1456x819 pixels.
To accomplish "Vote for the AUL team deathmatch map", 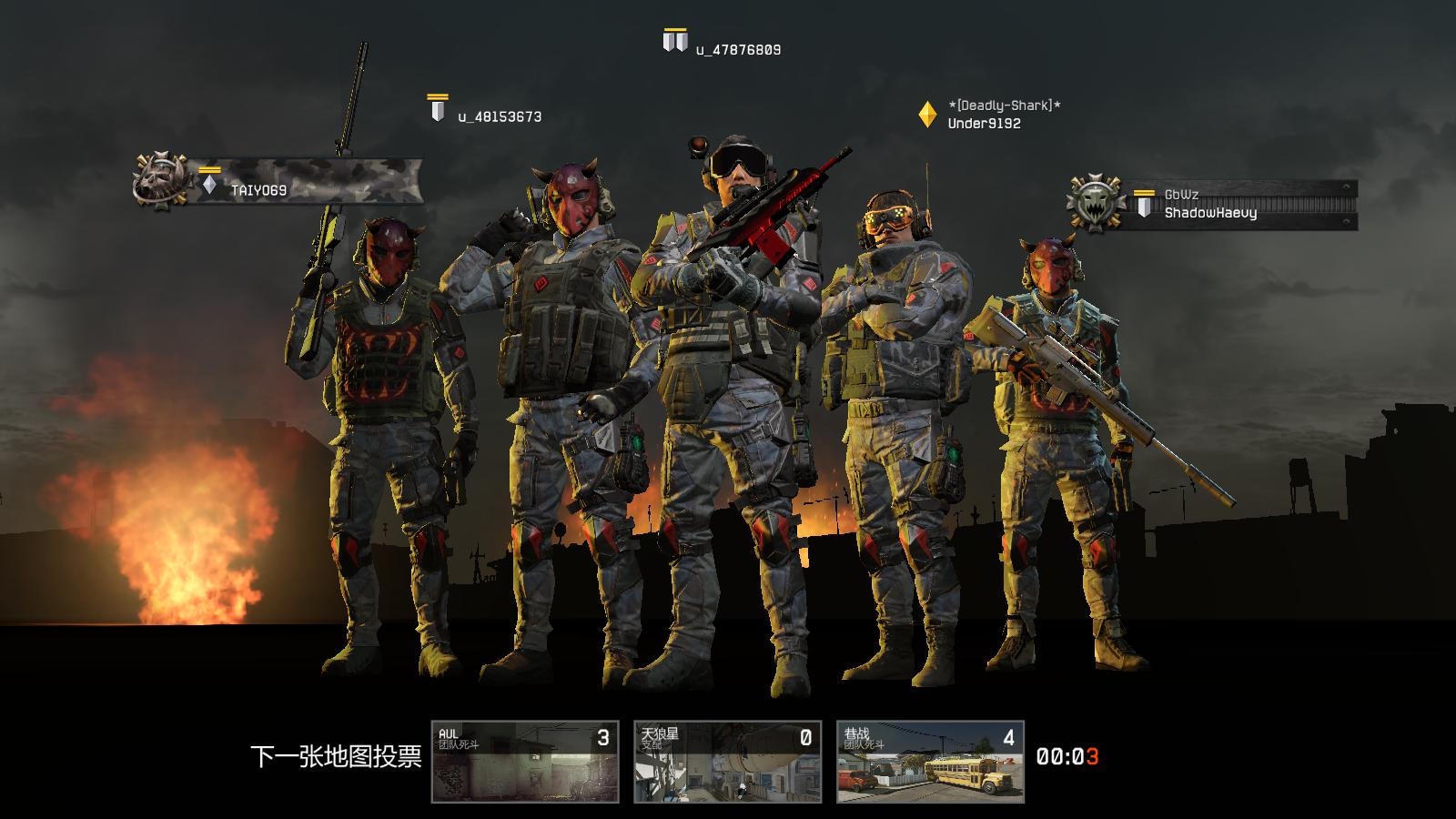I will (525, 762).
